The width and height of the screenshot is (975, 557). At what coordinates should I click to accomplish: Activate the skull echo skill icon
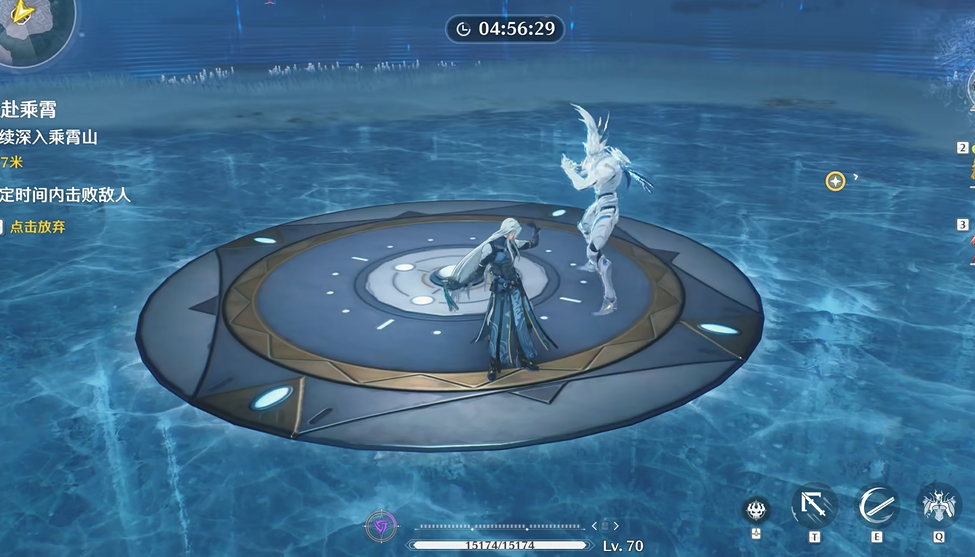(756, 510)
